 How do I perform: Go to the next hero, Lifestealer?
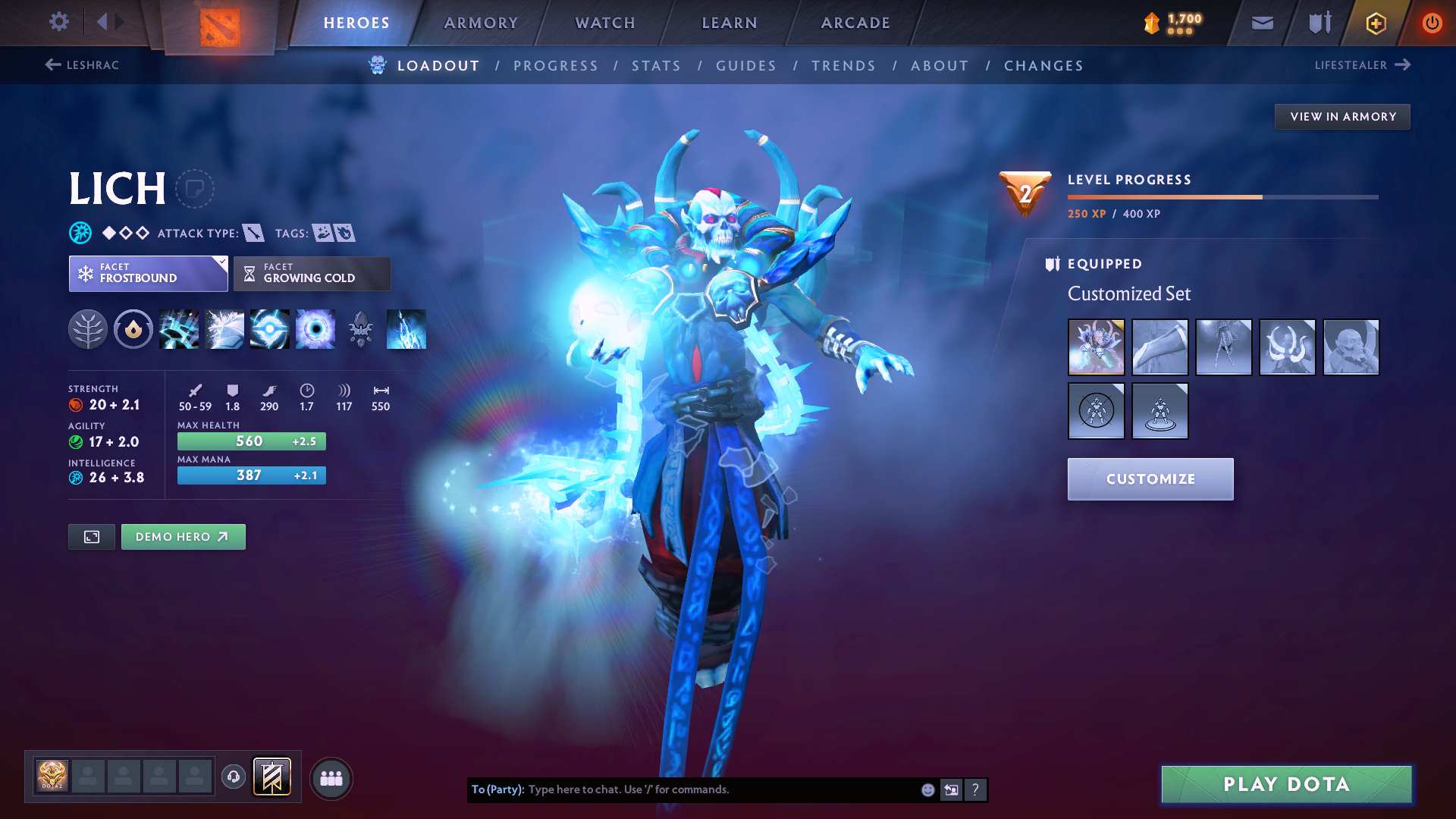[x=1361, y=65]
